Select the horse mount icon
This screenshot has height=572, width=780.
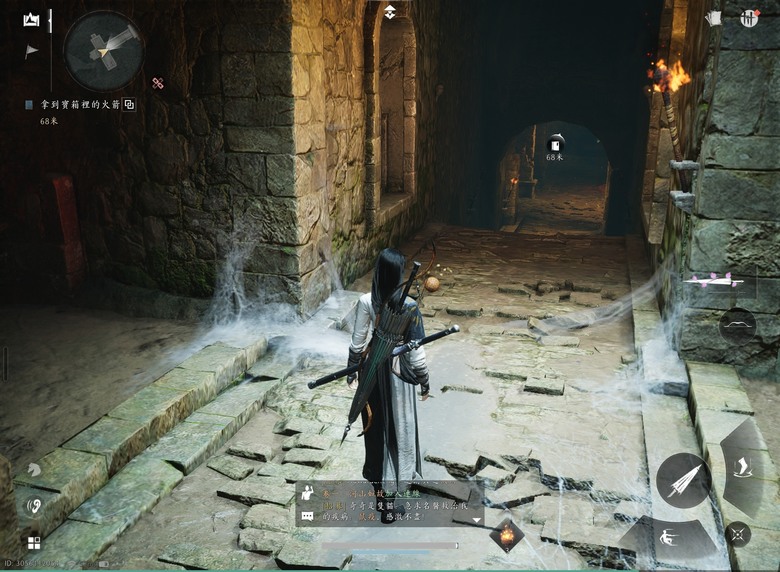33,469
